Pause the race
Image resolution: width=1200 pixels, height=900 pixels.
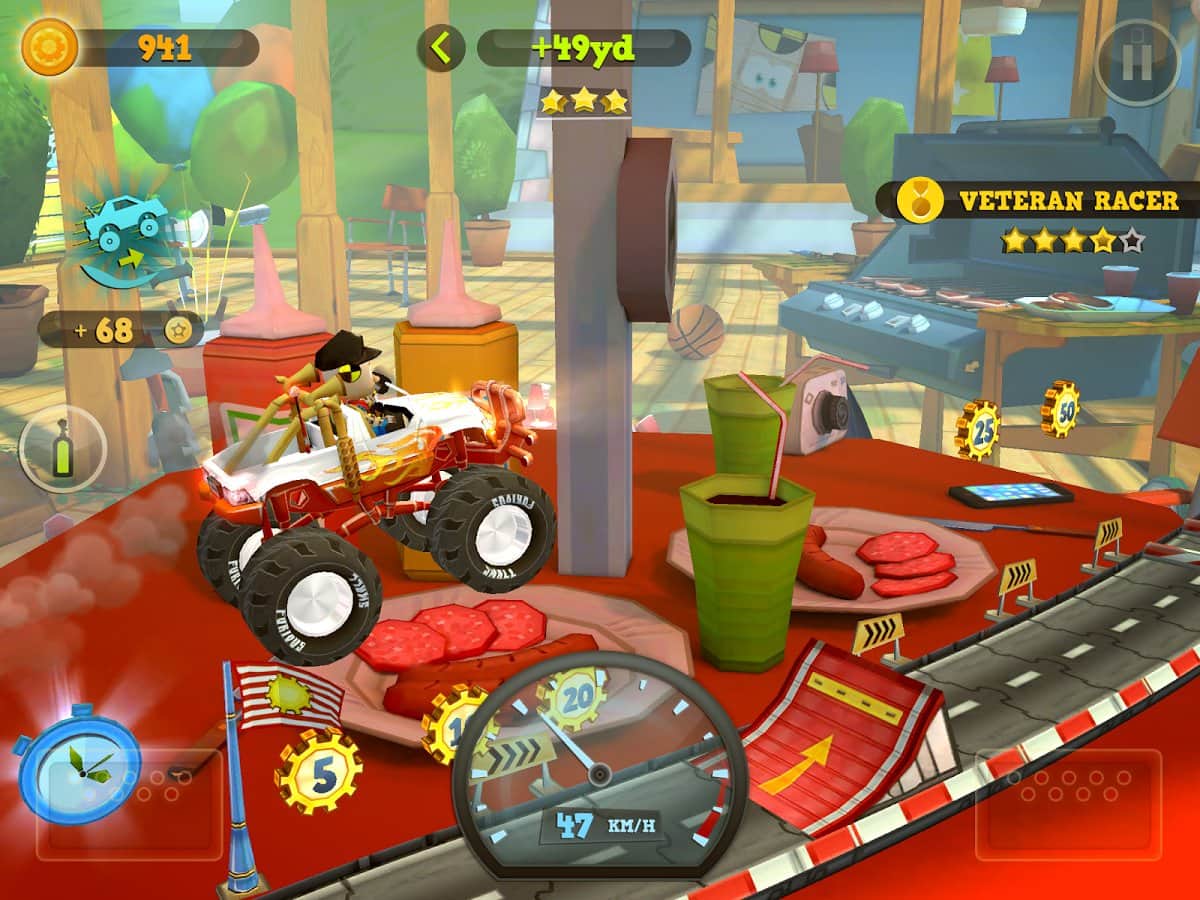[x=1137, y=62]
